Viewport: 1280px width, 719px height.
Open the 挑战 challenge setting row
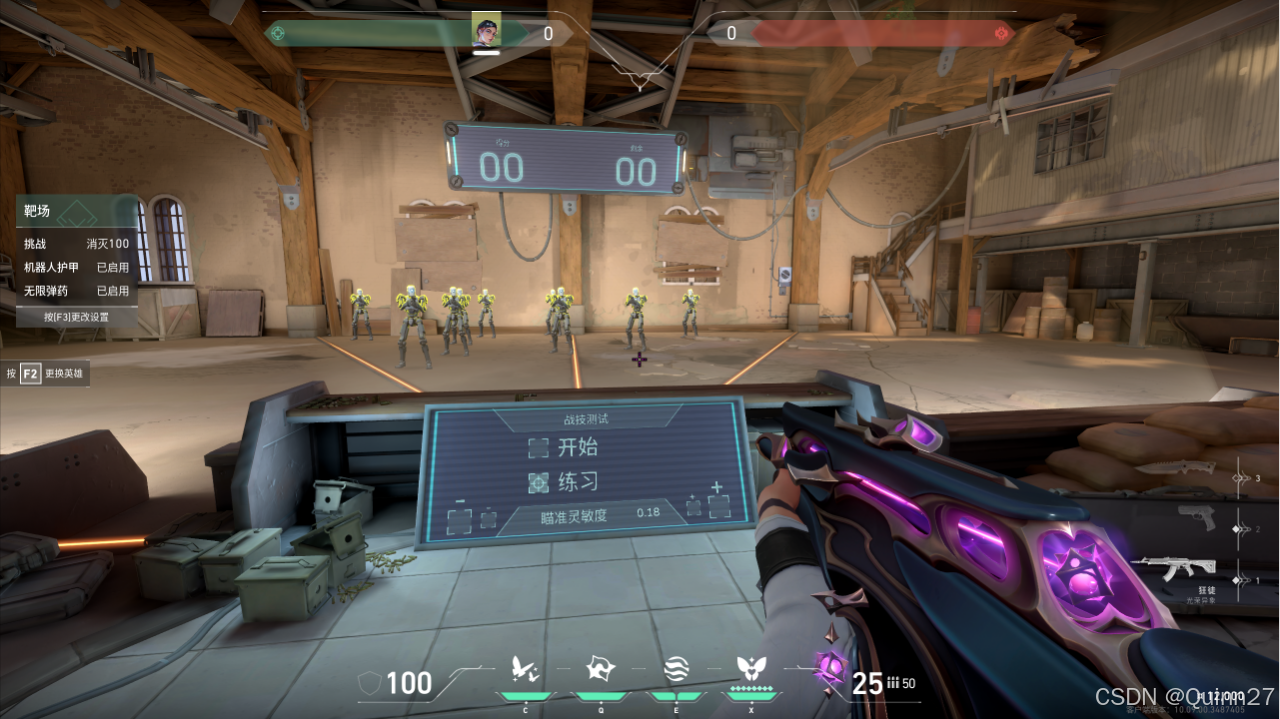coord(77,244)
